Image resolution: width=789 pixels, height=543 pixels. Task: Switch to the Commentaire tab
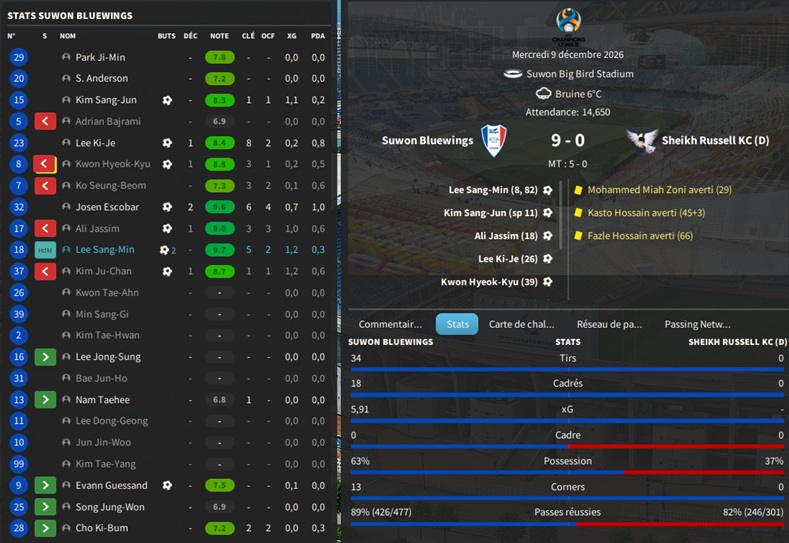tap(390, 324)
